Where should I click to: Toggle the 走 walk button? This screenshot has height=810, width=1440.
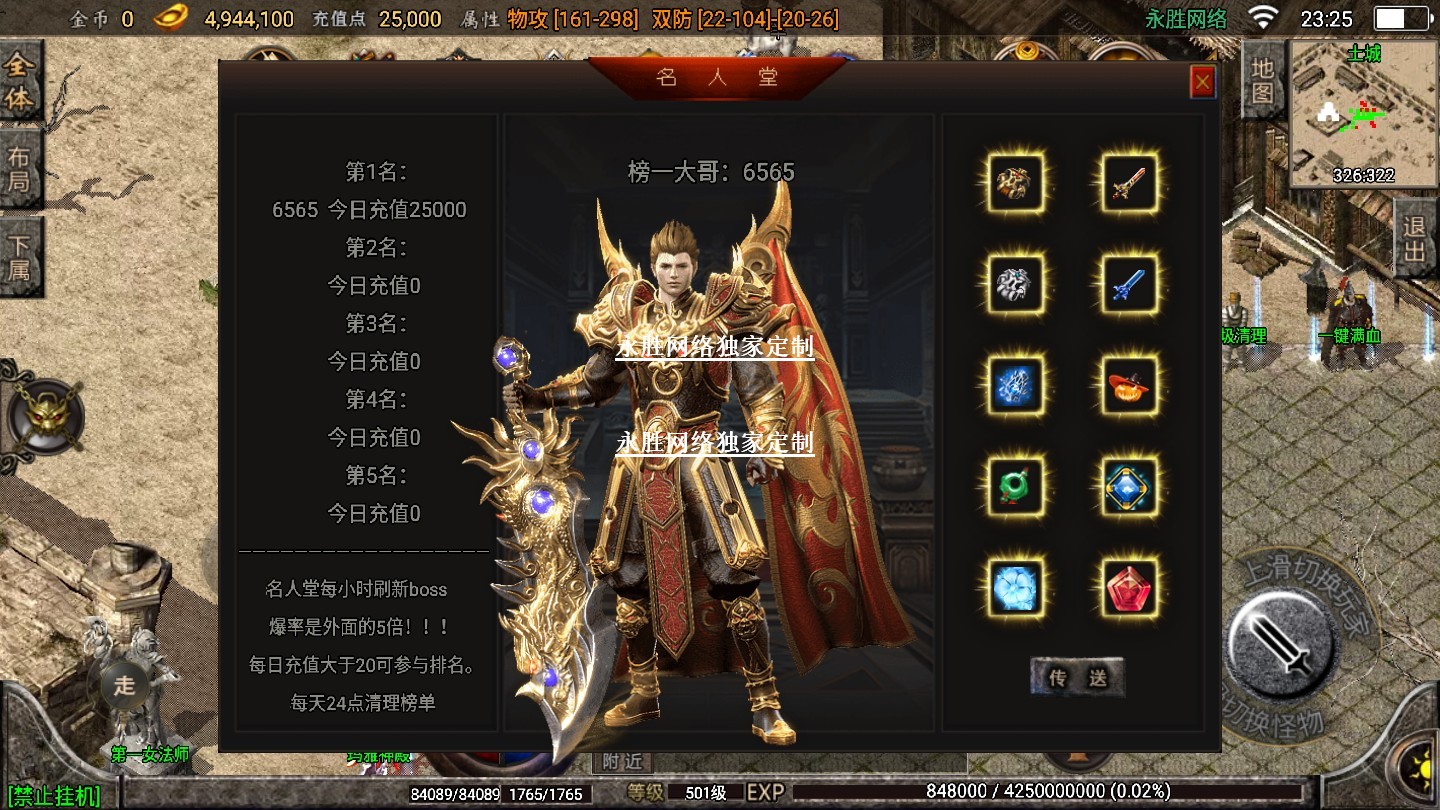pyautogui.click(x=124, y=685)
